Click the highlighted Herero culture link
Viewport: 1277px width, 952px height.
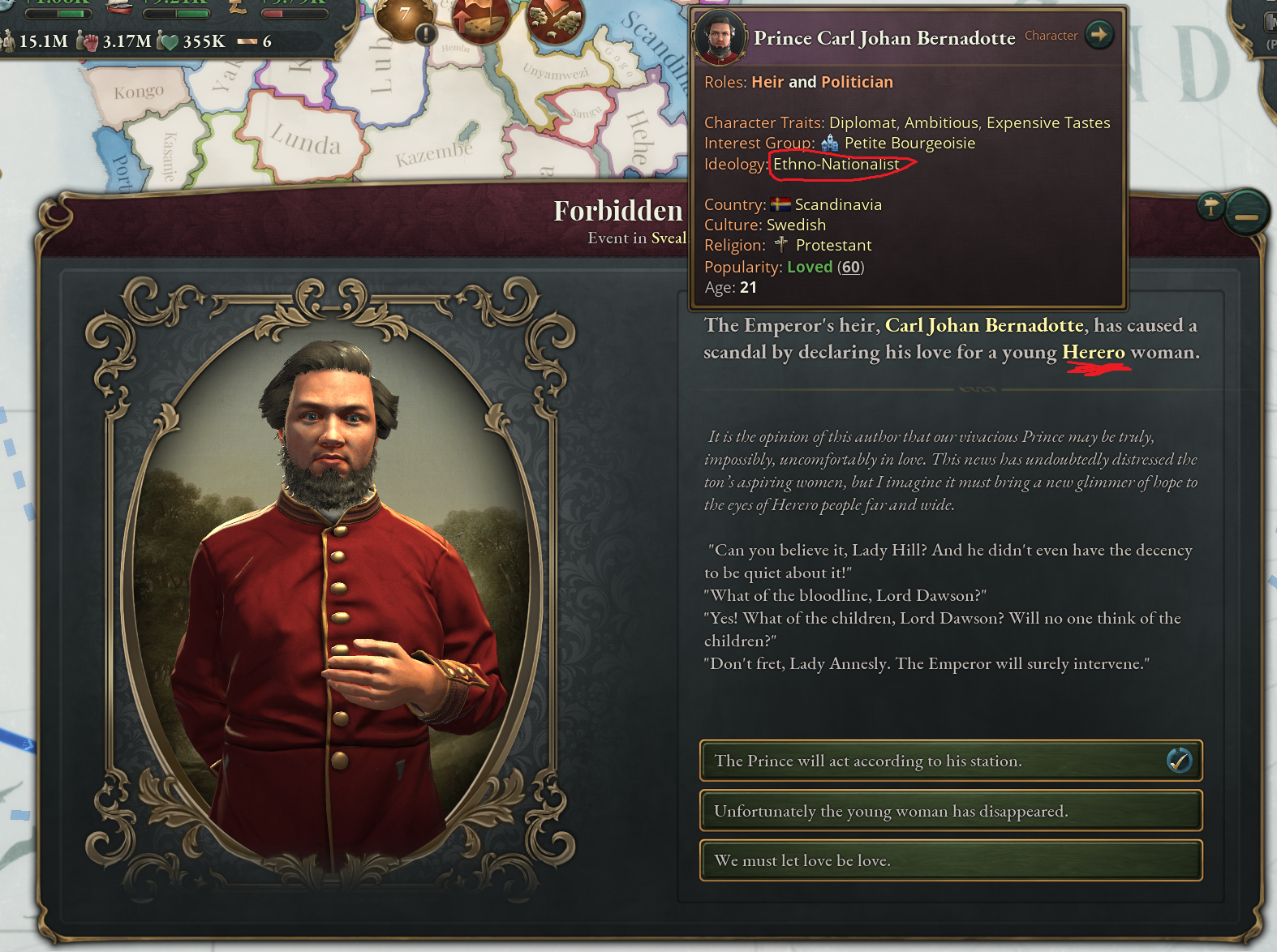1093,352
